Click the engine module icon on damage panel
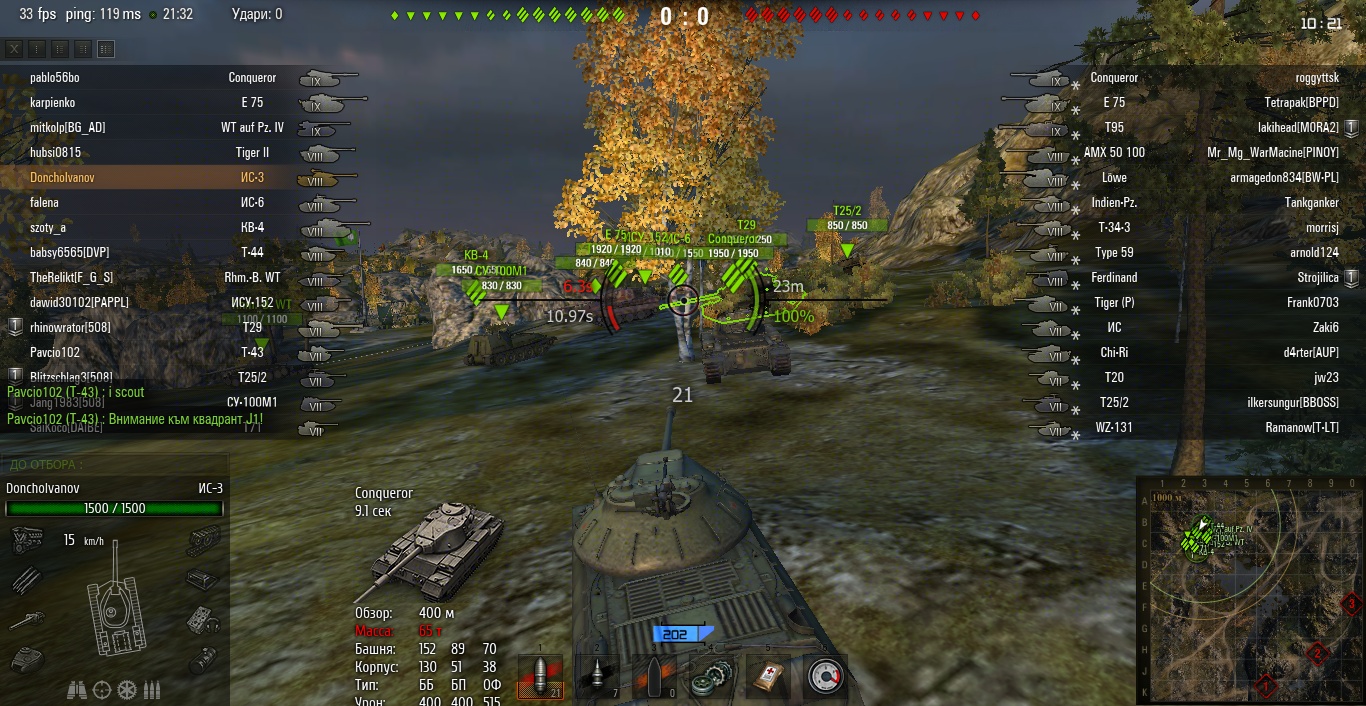Image resolution: width=1366 pixels, height=706 pixels. 25,541
